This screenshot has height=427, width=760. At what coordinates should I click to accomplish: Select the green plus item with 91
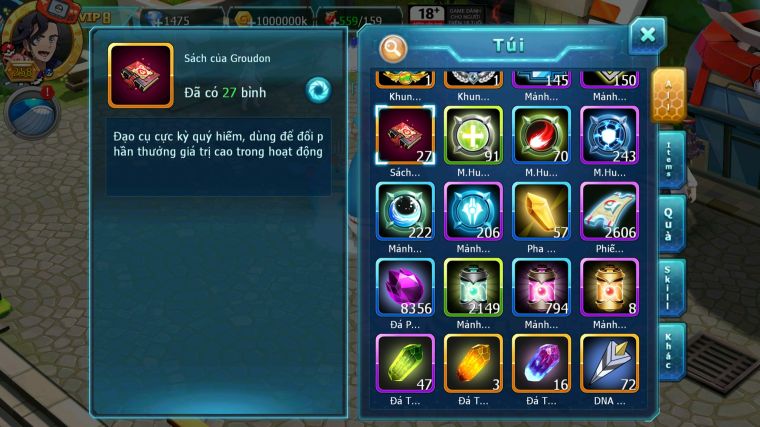click(473, 134)
